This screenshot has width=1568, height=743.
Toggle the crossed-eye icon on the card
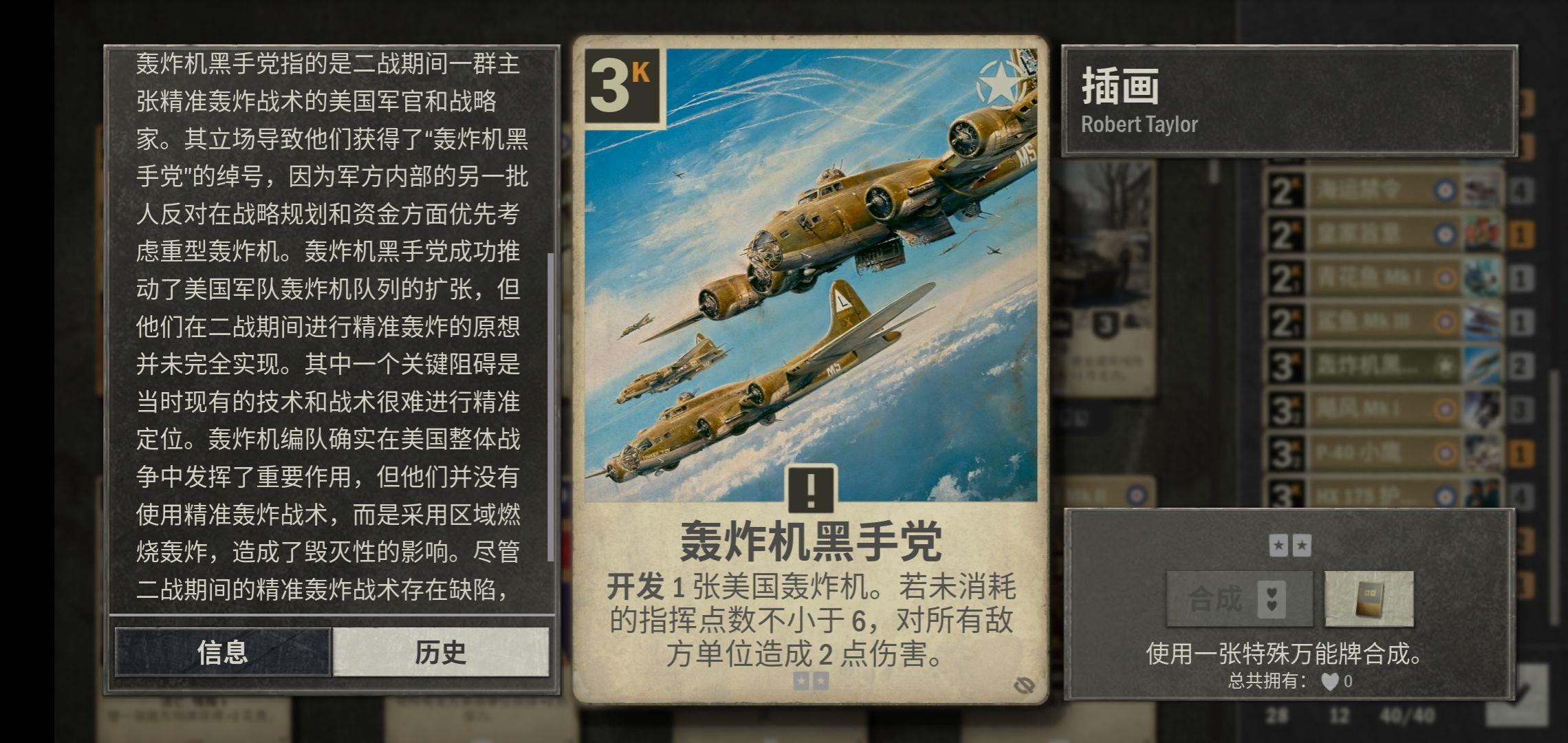[x=1024, y=684]
